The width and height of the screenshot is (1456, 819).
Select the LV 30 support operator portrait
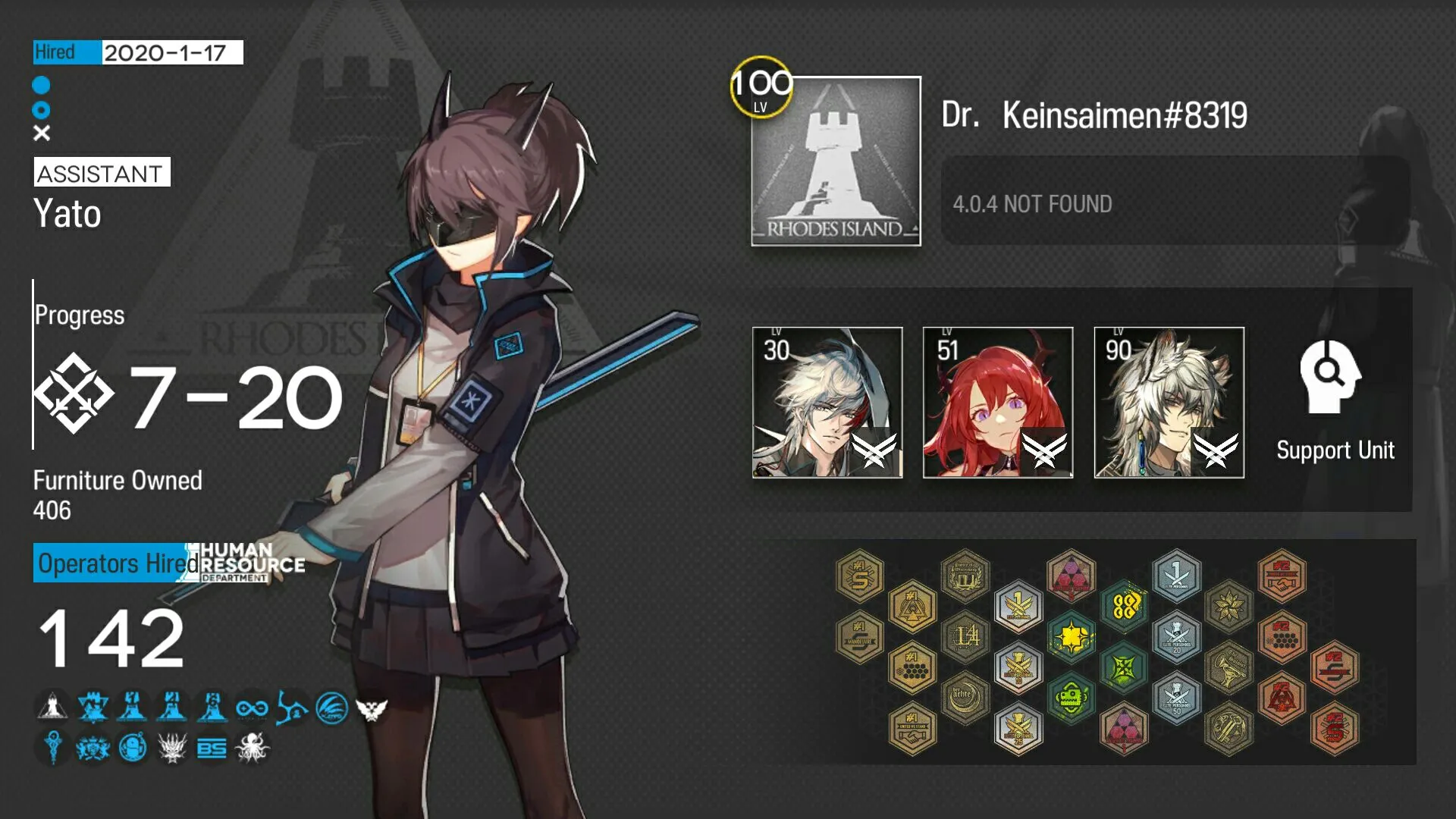coord(826,402)
